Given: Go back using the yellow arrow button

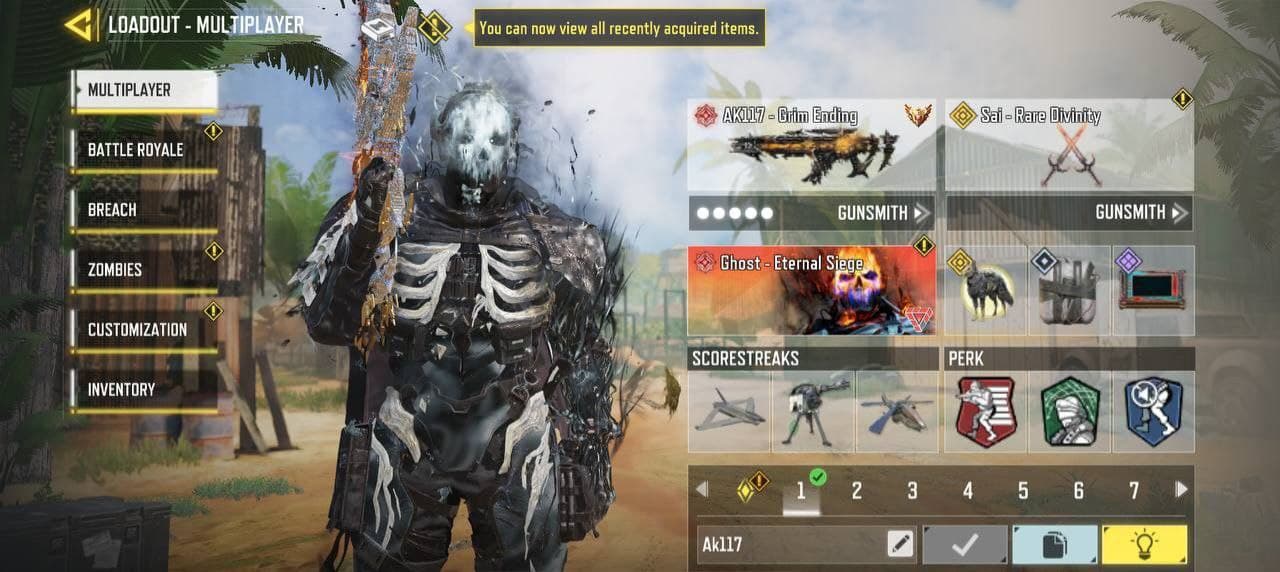Looking at the screenshot, I should pyautogui.click(x=80, y=25).
